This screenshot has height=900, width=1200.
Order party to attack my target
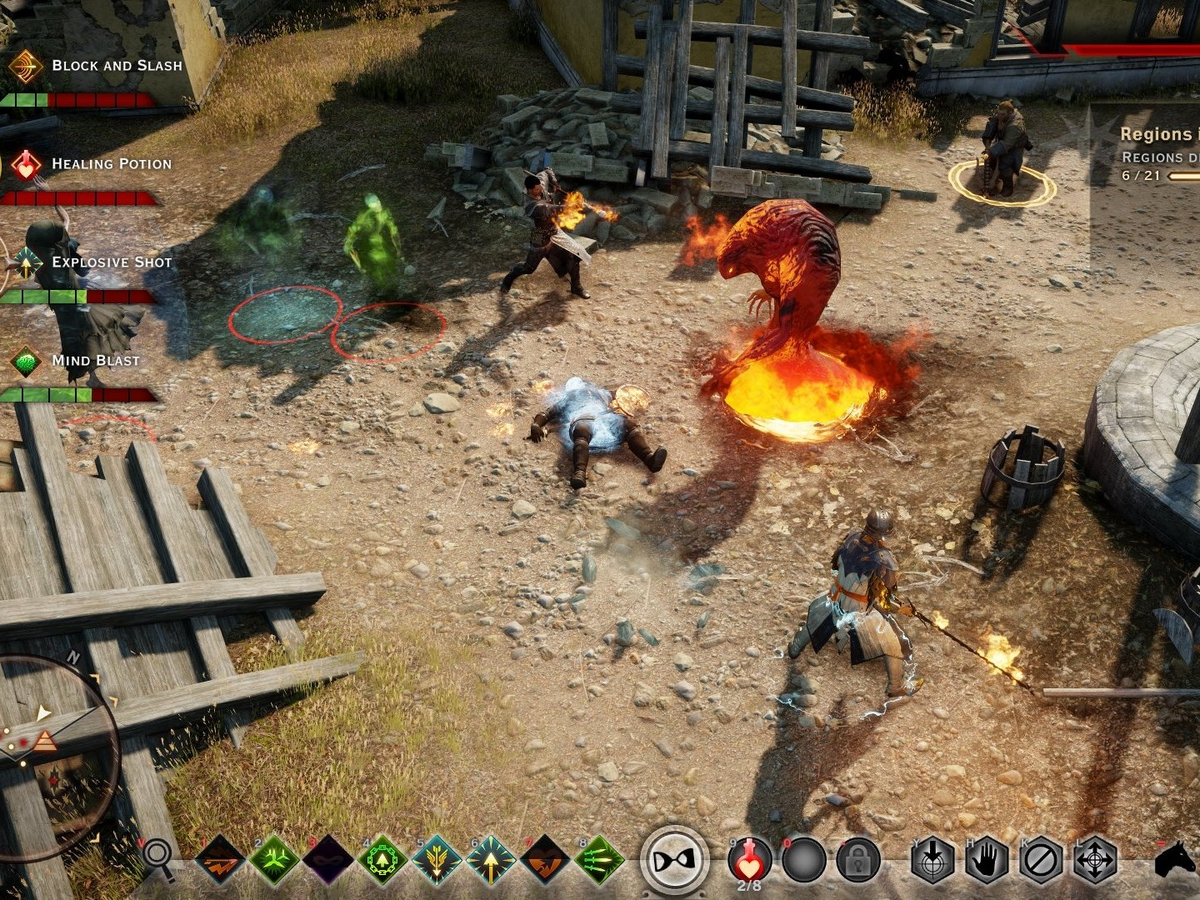click(x=932, y=860)
